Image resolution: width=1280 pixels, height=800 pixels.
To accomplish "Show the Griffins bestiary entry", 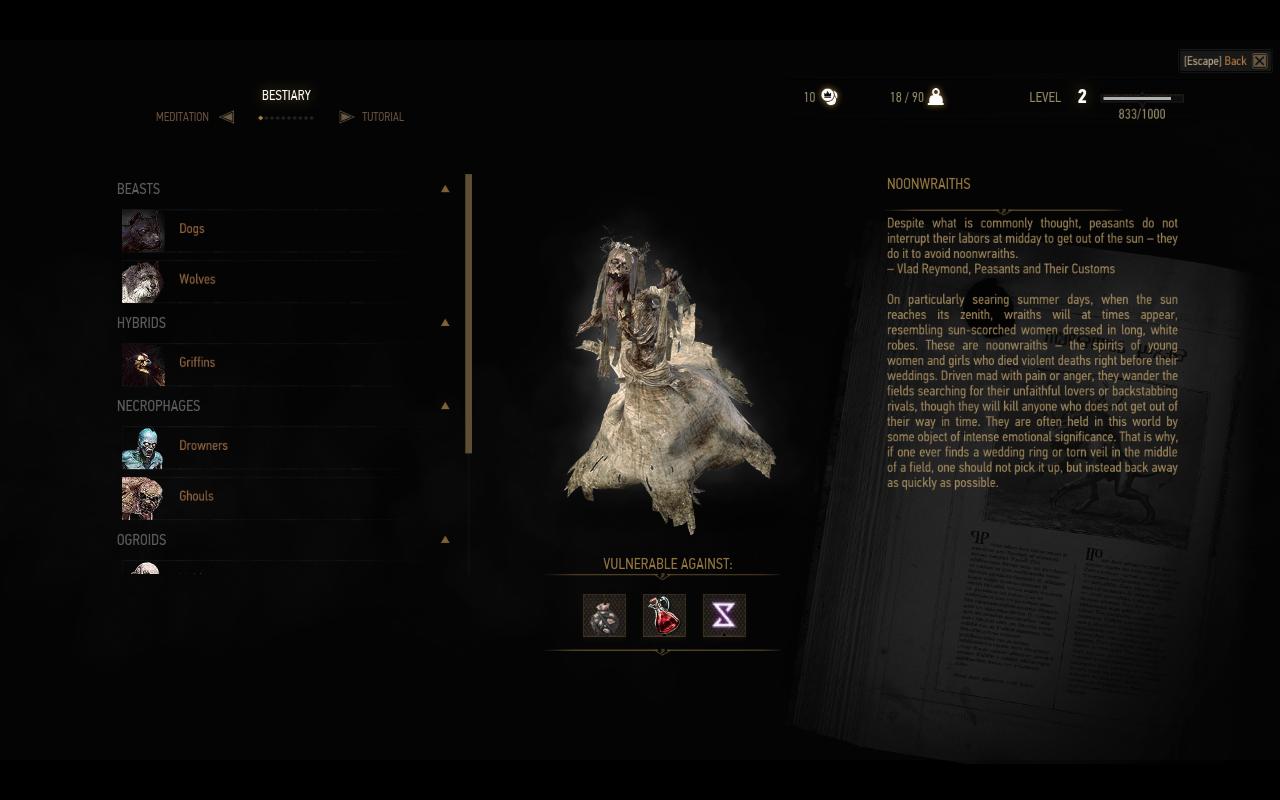I will [x=197, y=363].
